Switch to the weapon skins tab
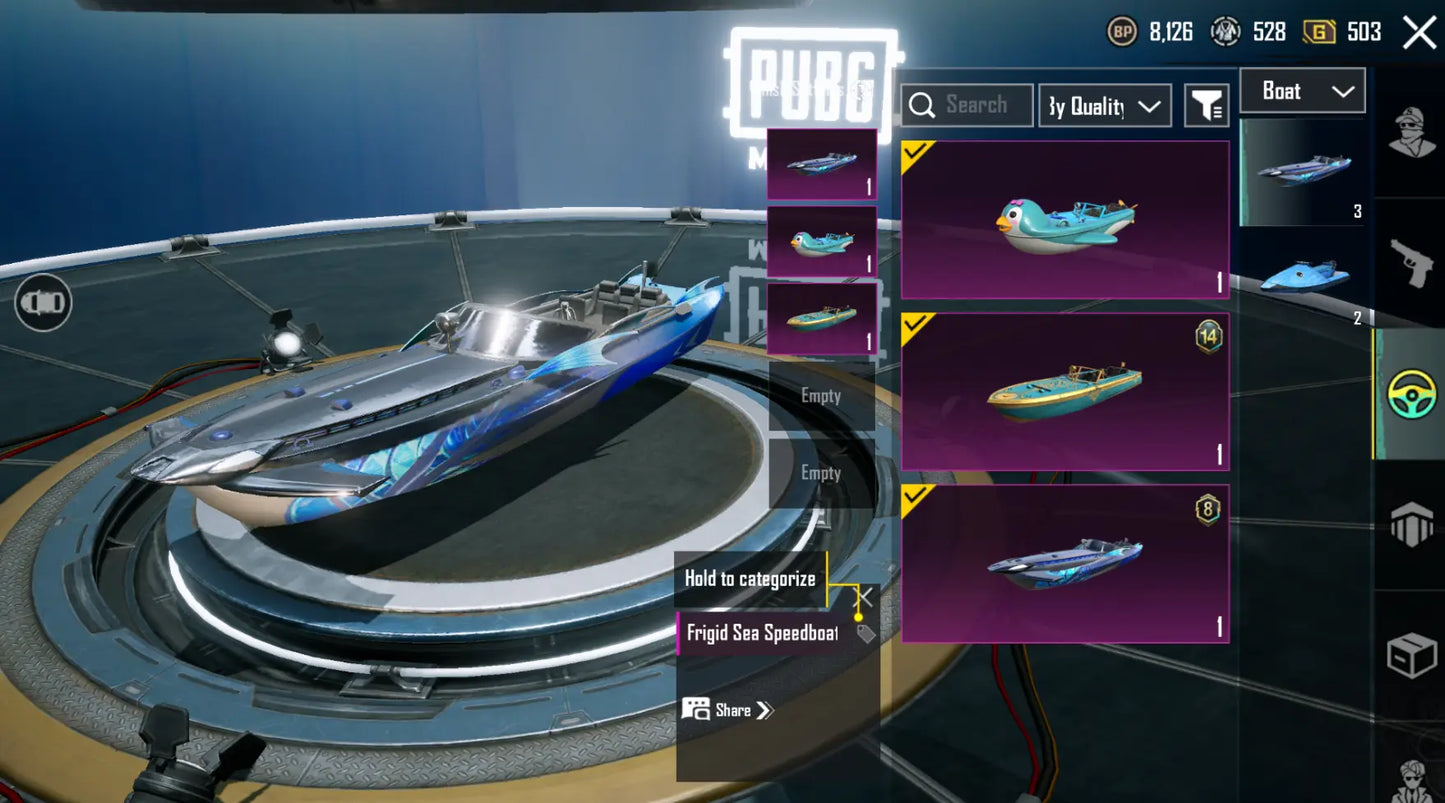Image resolution: width=1445 pixels, height=803 pixels. coord(1411,262)
